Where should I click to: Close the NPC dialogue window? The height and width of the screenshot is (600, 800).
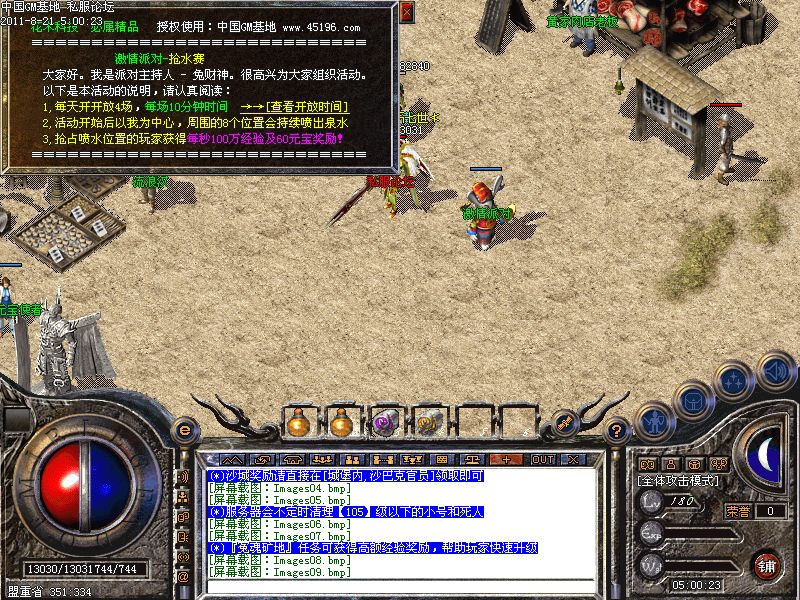click(406, 13)
